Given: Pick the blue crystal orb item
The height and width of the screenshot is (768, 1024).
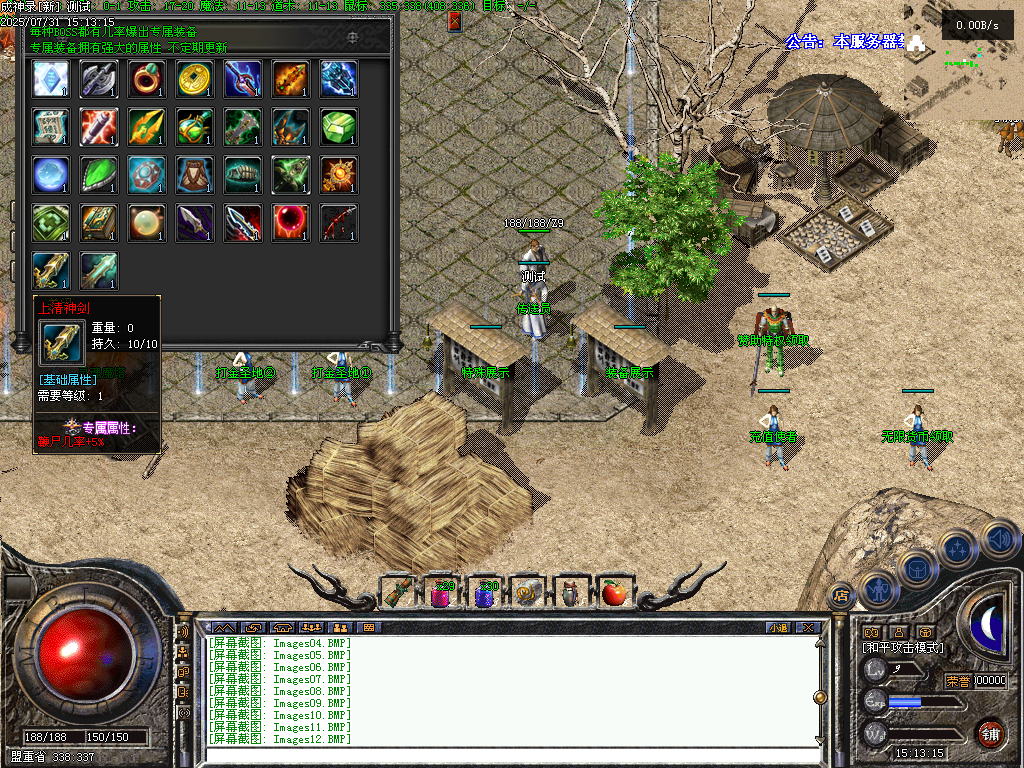Looking at the screenshot, I should pos(51,175).
